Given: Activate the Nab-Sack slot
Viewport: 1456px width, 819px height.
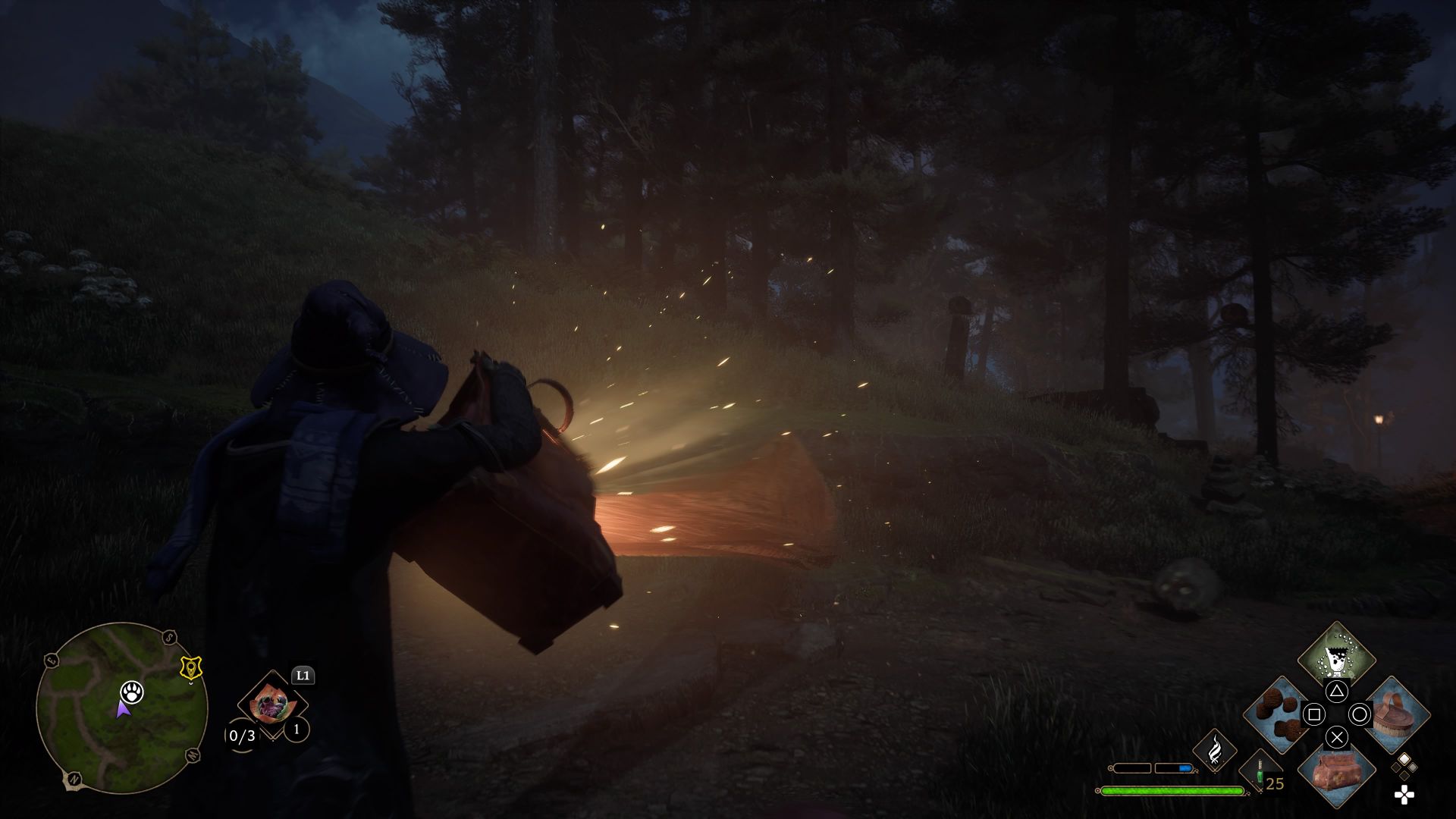Looking at the screenshot, I should (1336, 771).
